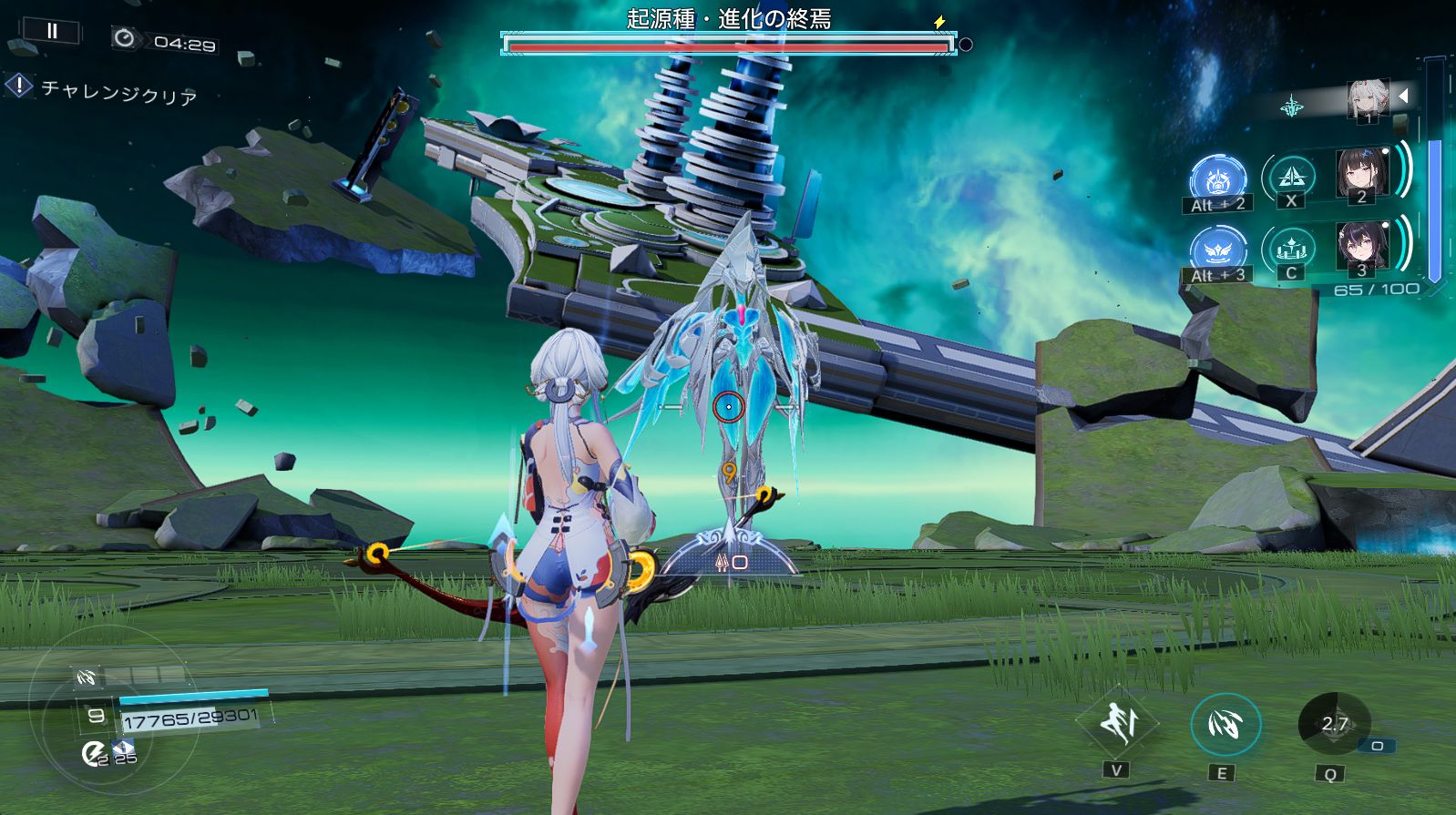The width and height of the screenshot is (1456, 815).
Task: Switch to the white-haired character portrait
Action: 1368,98
